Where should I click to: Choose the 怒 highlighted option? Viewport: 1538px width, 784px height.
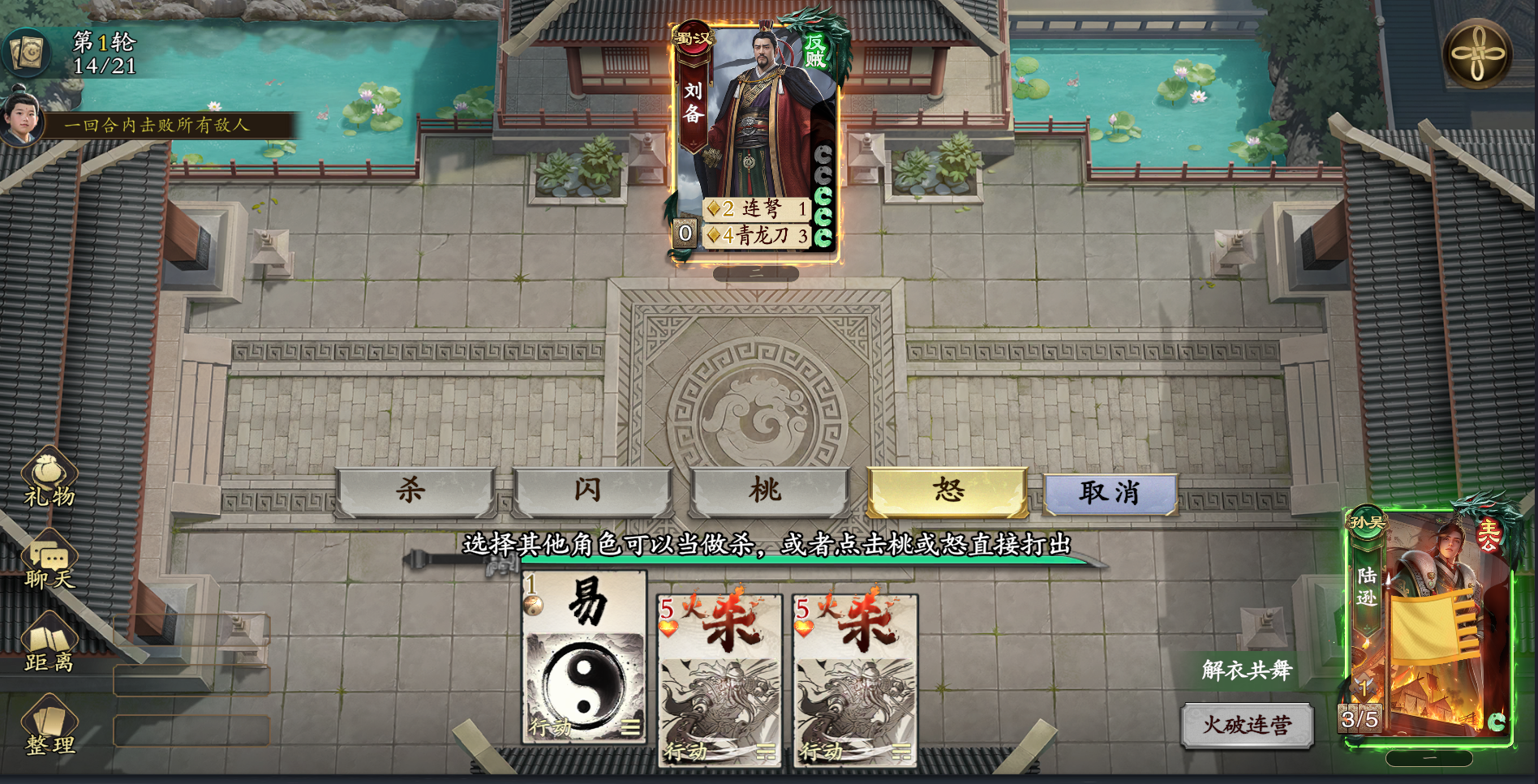click(x=946, y=491)
